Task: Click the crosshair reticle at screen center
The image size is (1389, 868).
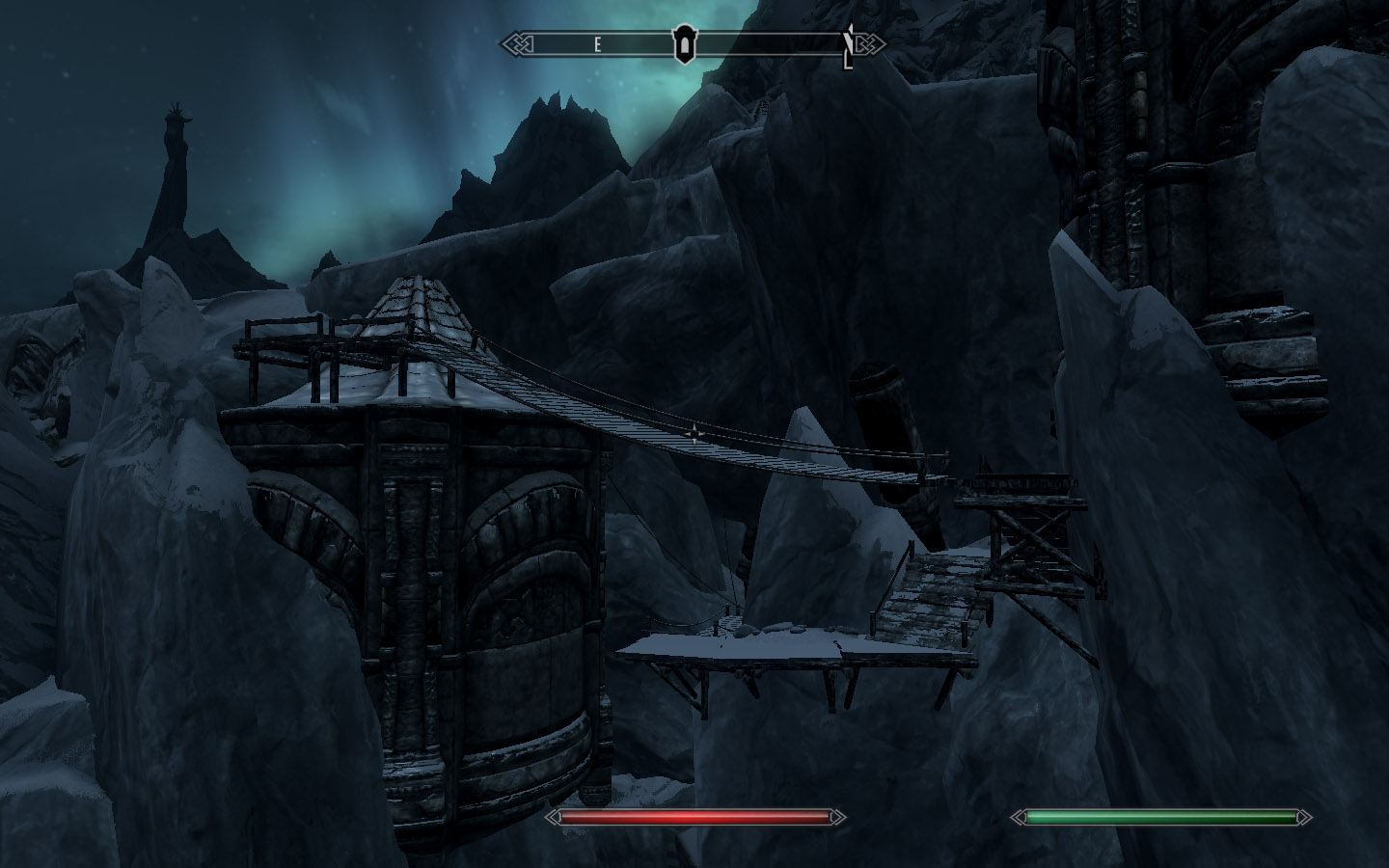Action: tap(694, 434)
